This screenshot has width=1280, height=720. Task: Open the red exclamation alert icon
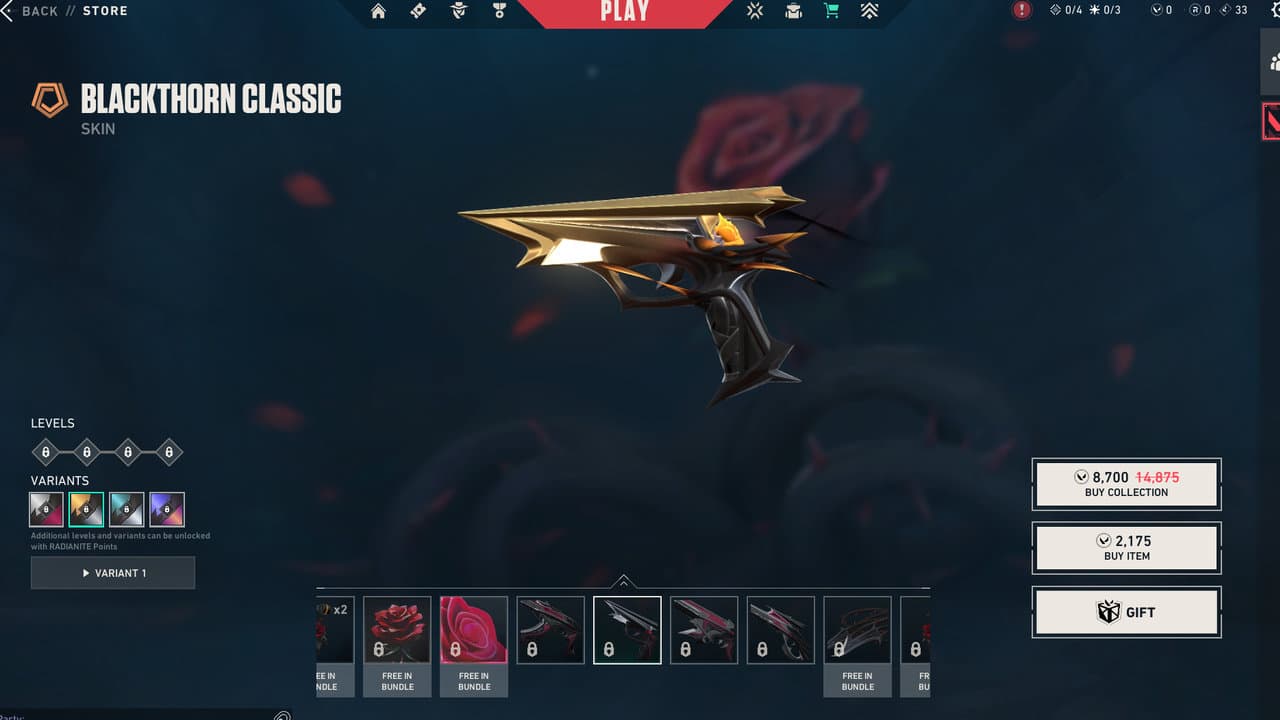[x=1021, y=10]
